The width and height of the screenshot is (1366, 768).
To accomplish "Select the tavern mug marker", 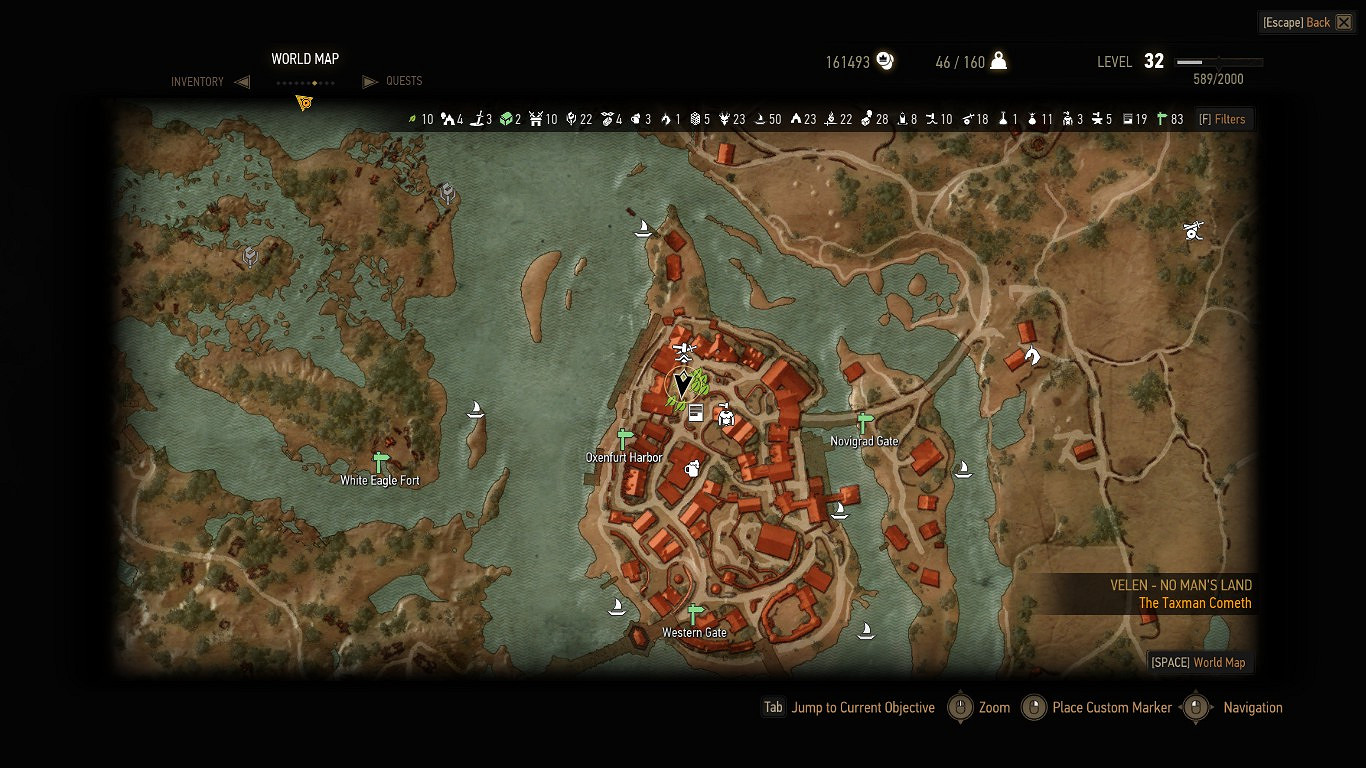I will tap(690, 468).
